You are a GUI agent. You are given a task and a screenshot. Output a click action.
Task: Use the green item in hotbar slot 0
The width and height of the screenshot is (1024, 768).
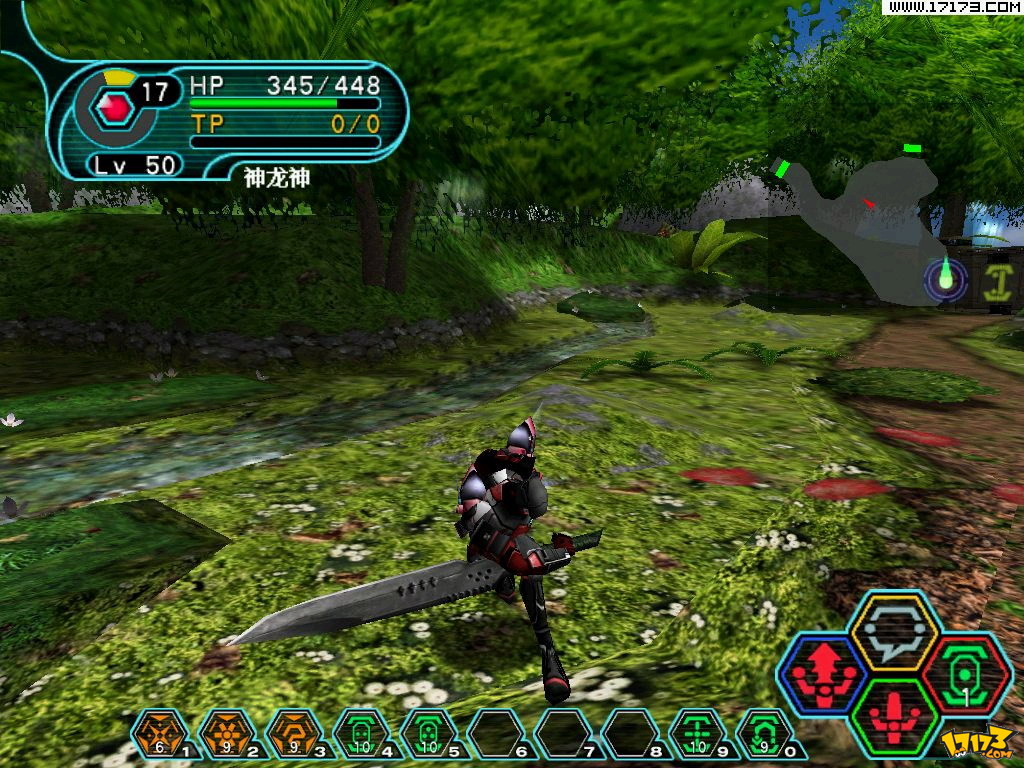(764, 735)
